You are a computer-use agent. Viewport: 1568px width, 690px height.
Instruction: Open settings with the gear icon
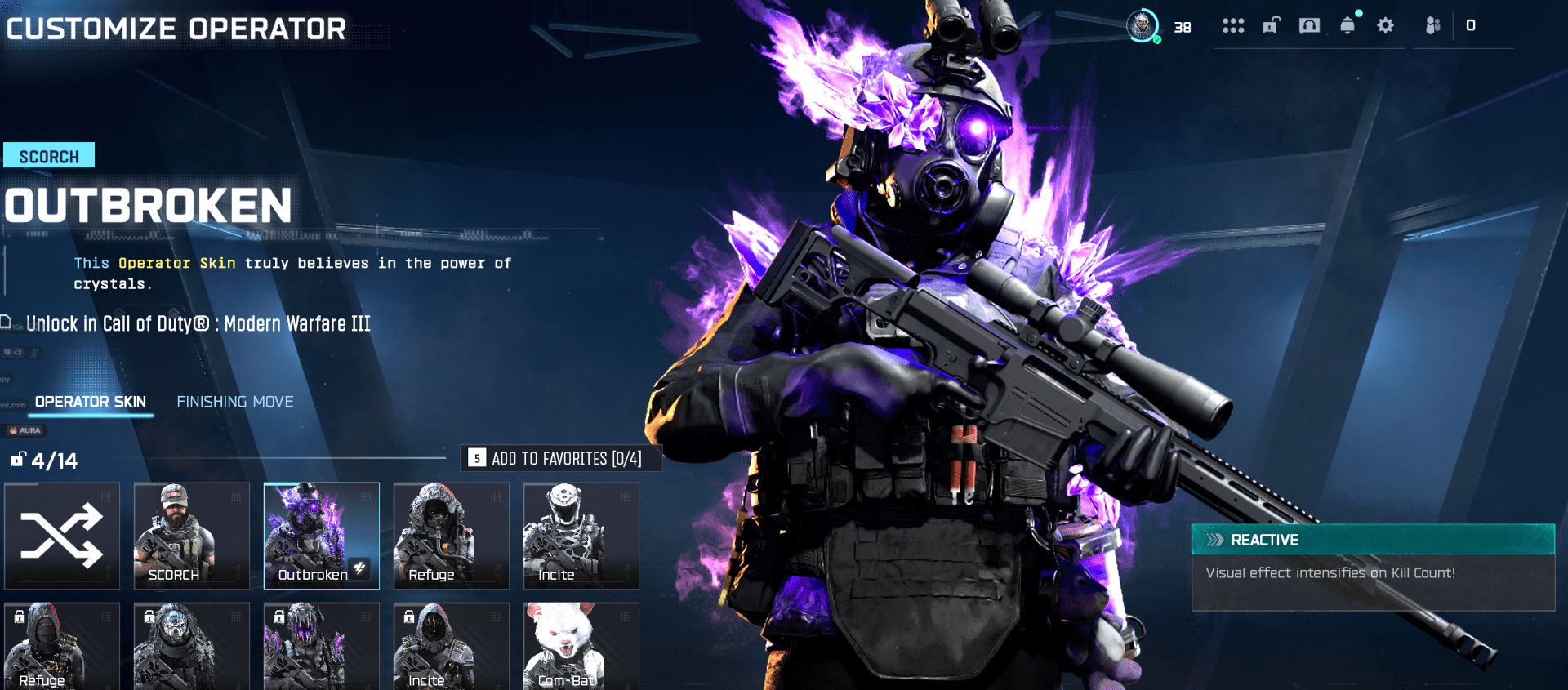[1385, 26]
